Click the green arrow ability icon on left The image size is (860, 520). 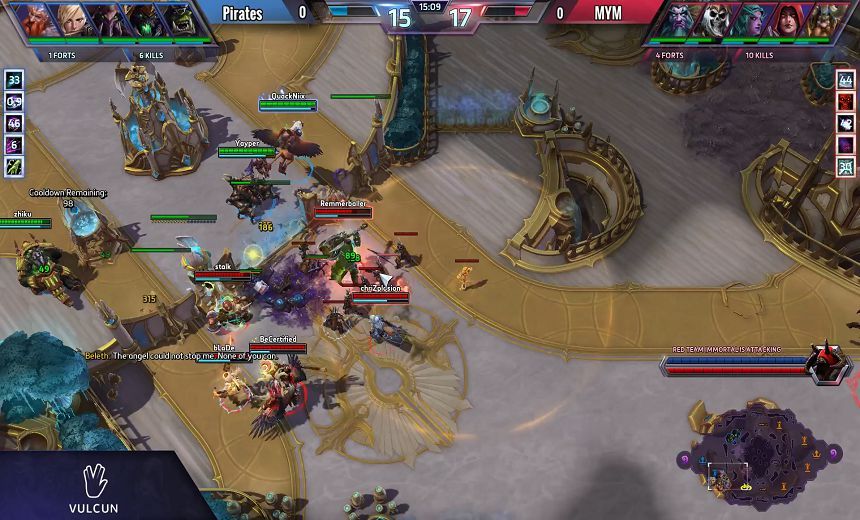[x=14, y=166]
